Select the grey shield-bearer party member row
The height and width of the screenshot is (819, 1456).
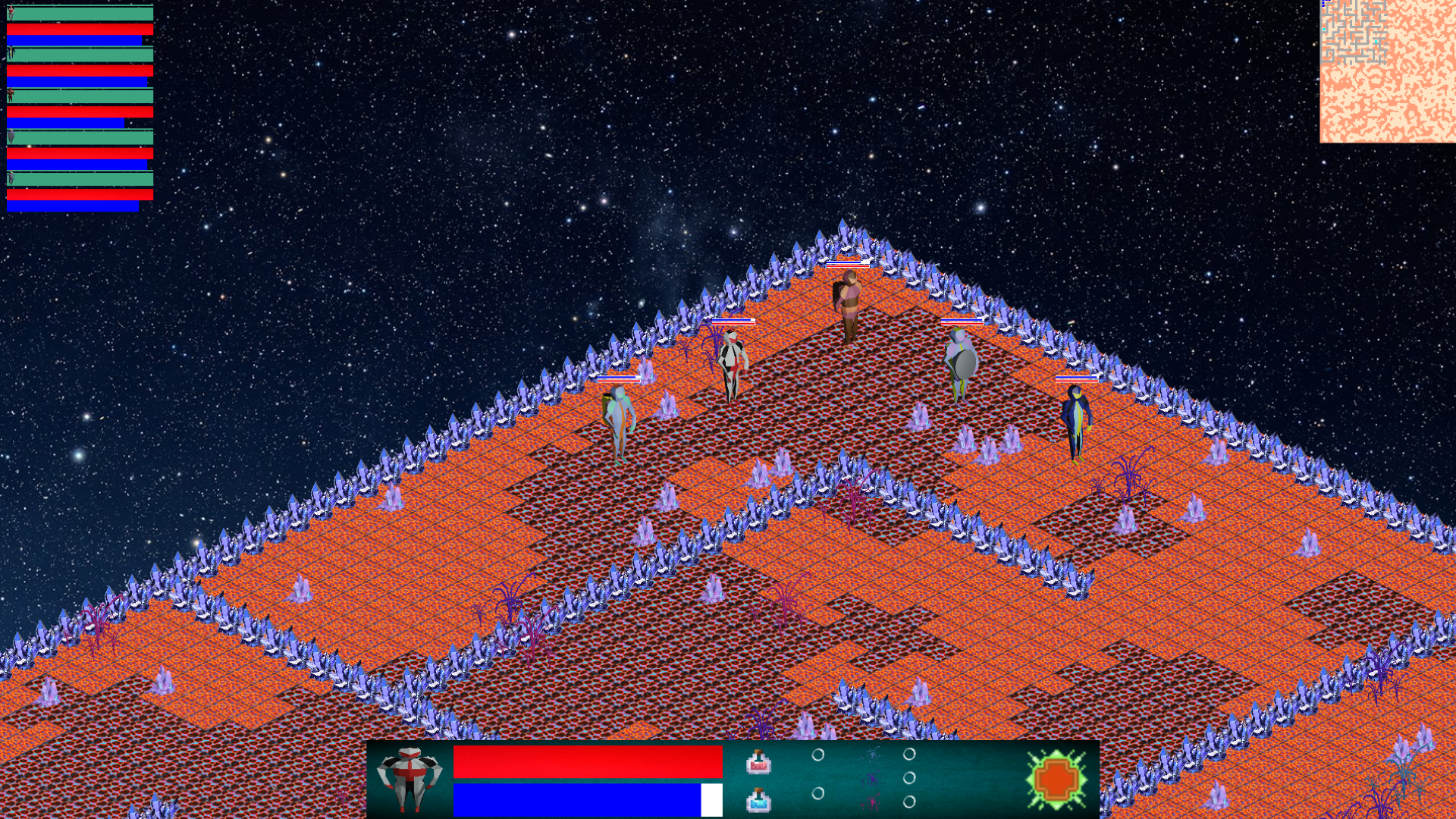[x=80, y=137]
